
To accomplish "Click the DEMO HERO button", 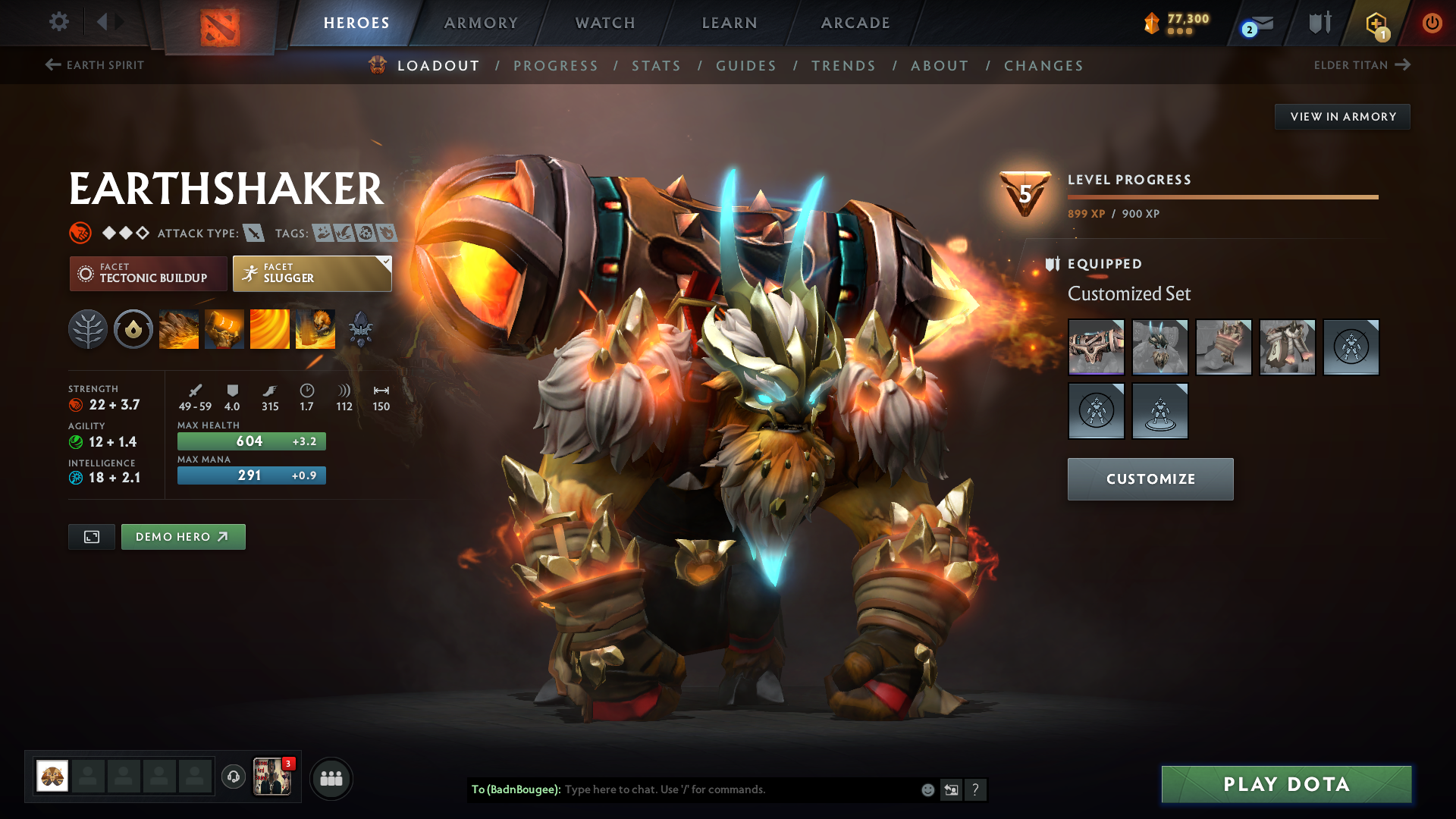I will [183, 537].
